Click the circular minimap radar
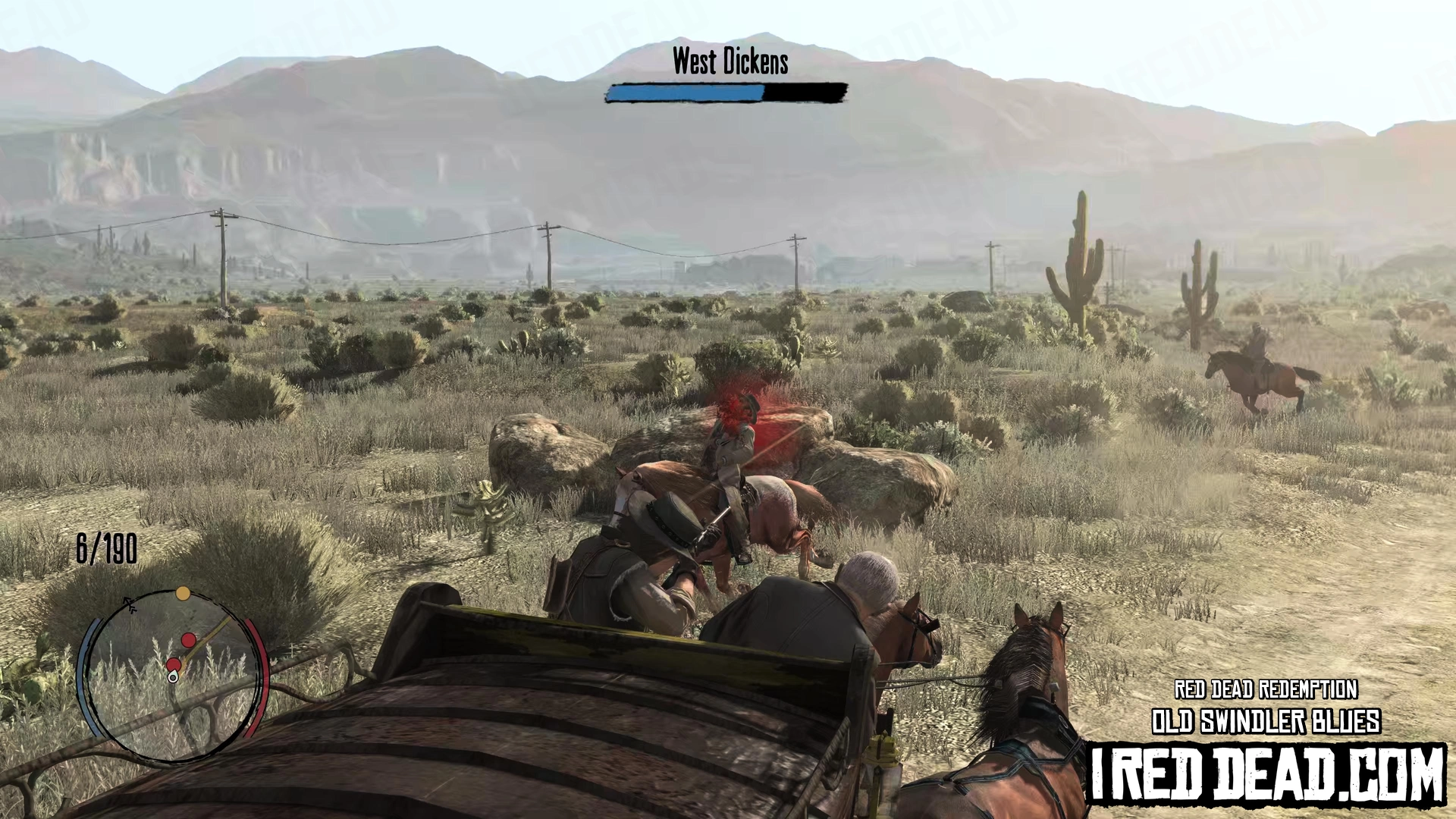The height and width of the screenshot is (819, 1456). click(x=173, y=675)
